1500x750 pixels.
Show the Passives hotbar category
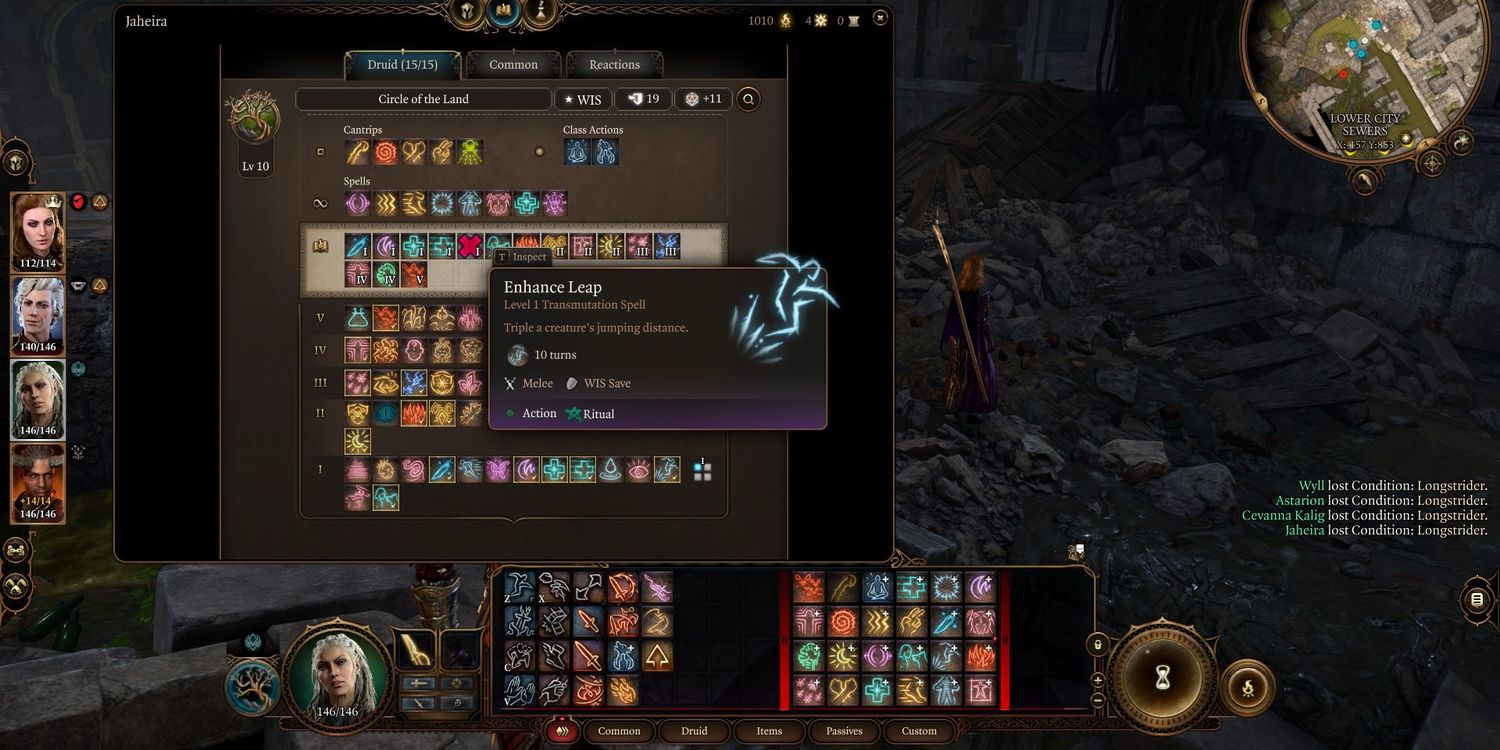coord(844,731)
